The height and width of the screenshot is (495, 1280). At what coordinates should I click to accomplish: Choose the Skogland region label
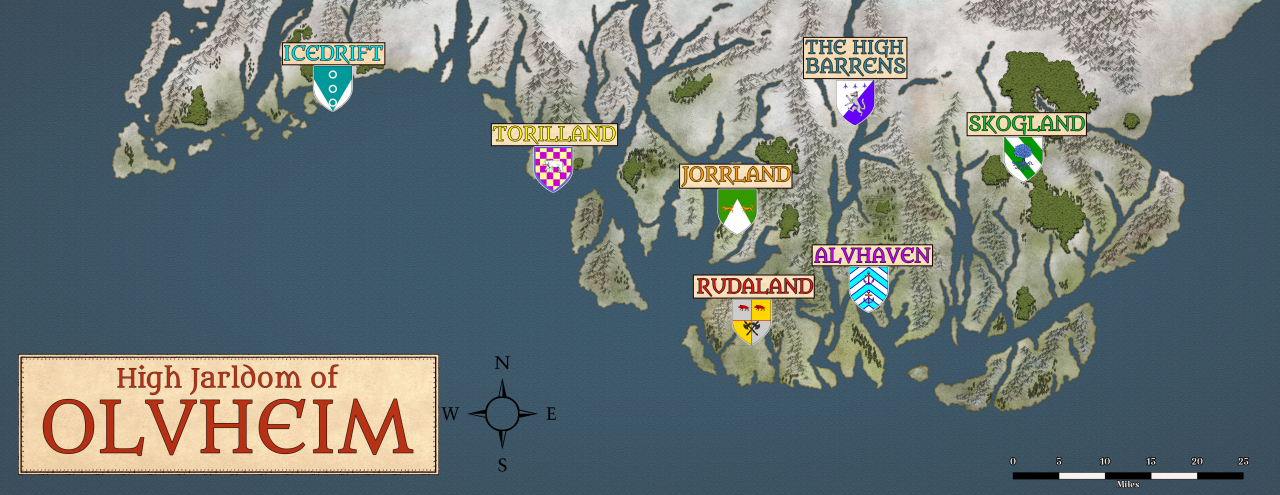[x=1026, y=124]
